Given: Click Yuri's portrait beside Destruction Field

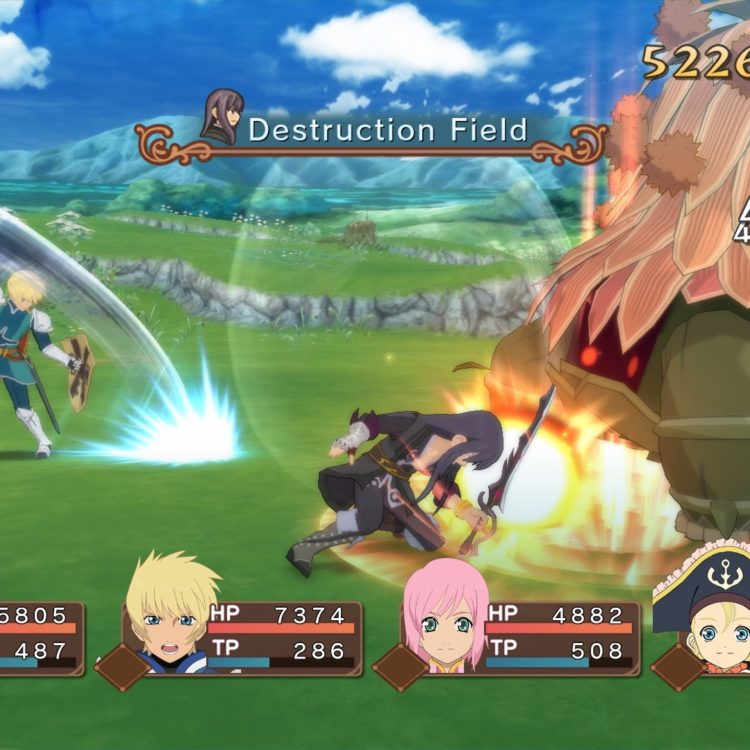Looking at the screenshot, I should point(221,117).
